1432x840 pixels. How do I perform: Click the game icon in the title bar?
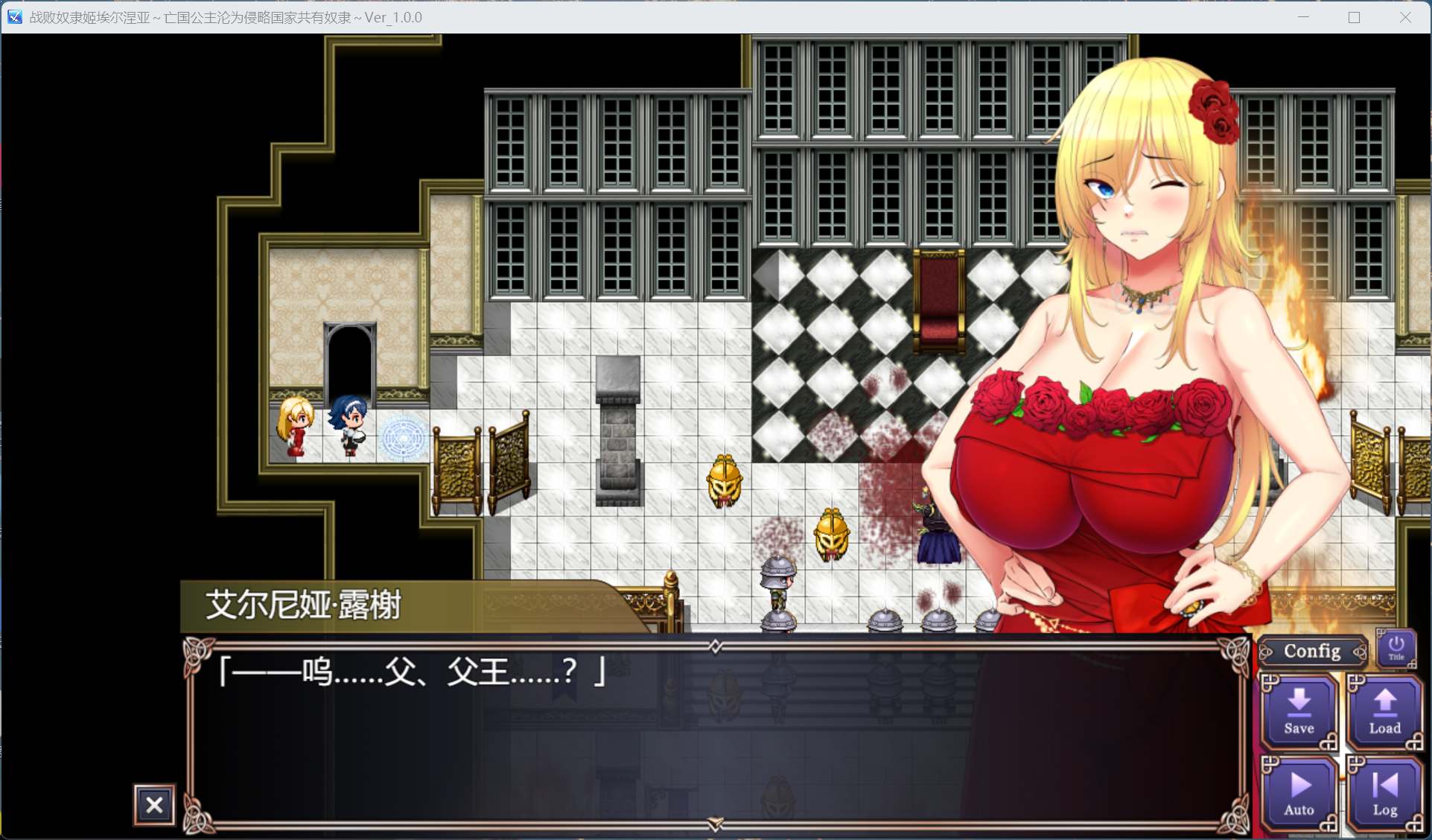[13, 16]
